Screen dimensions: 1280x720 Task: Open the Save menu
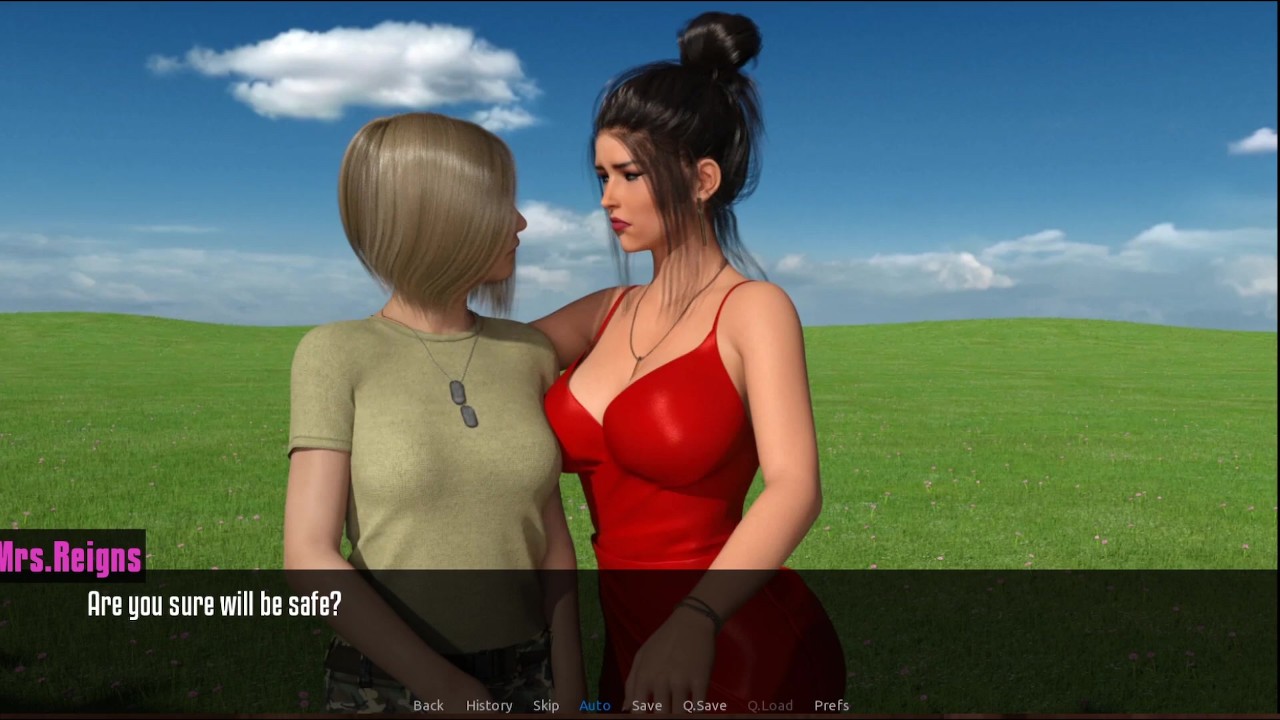(647, 705)
